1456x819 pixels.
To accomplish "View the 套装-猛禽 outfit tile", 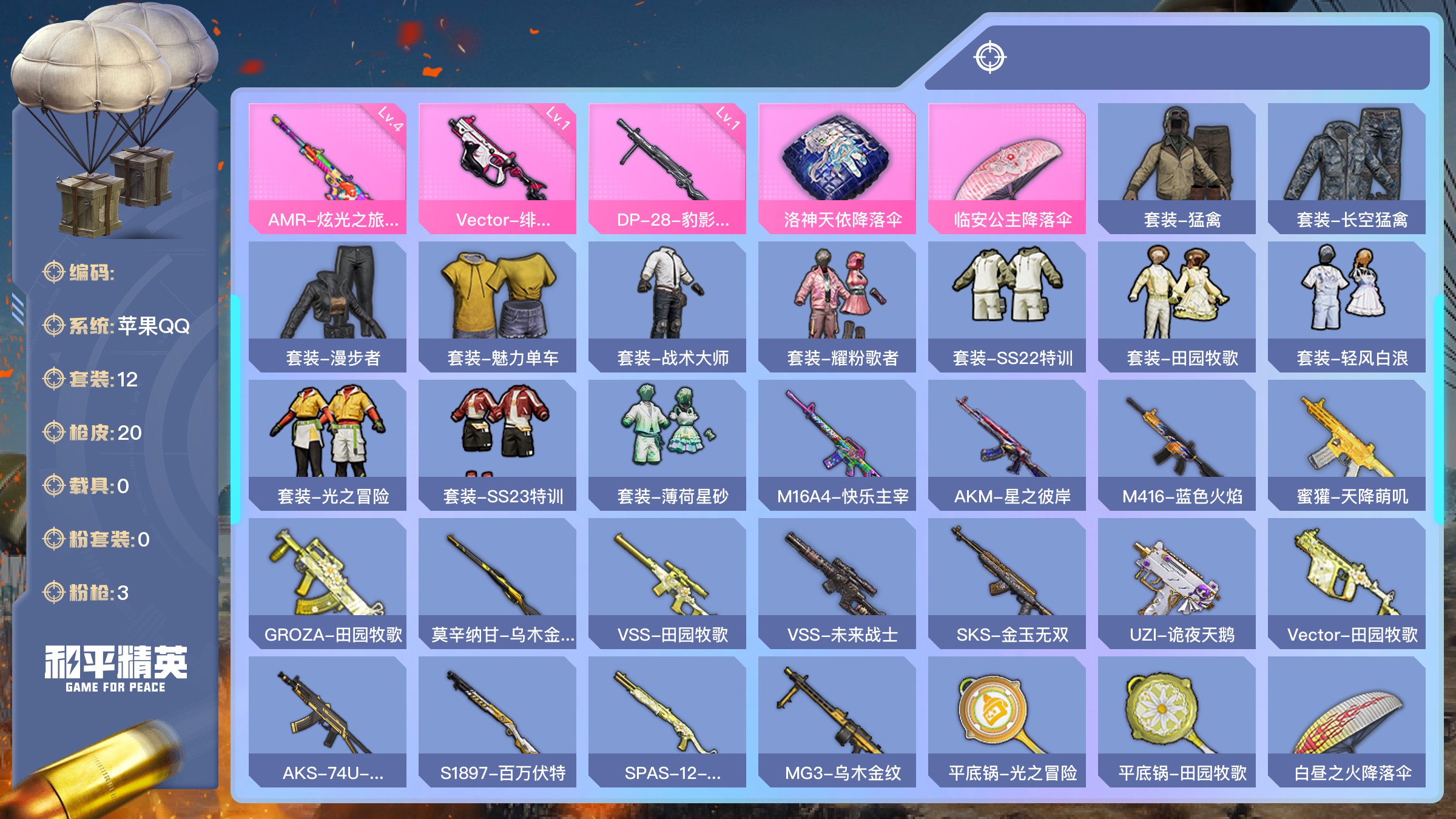I will coord(1177,168).
